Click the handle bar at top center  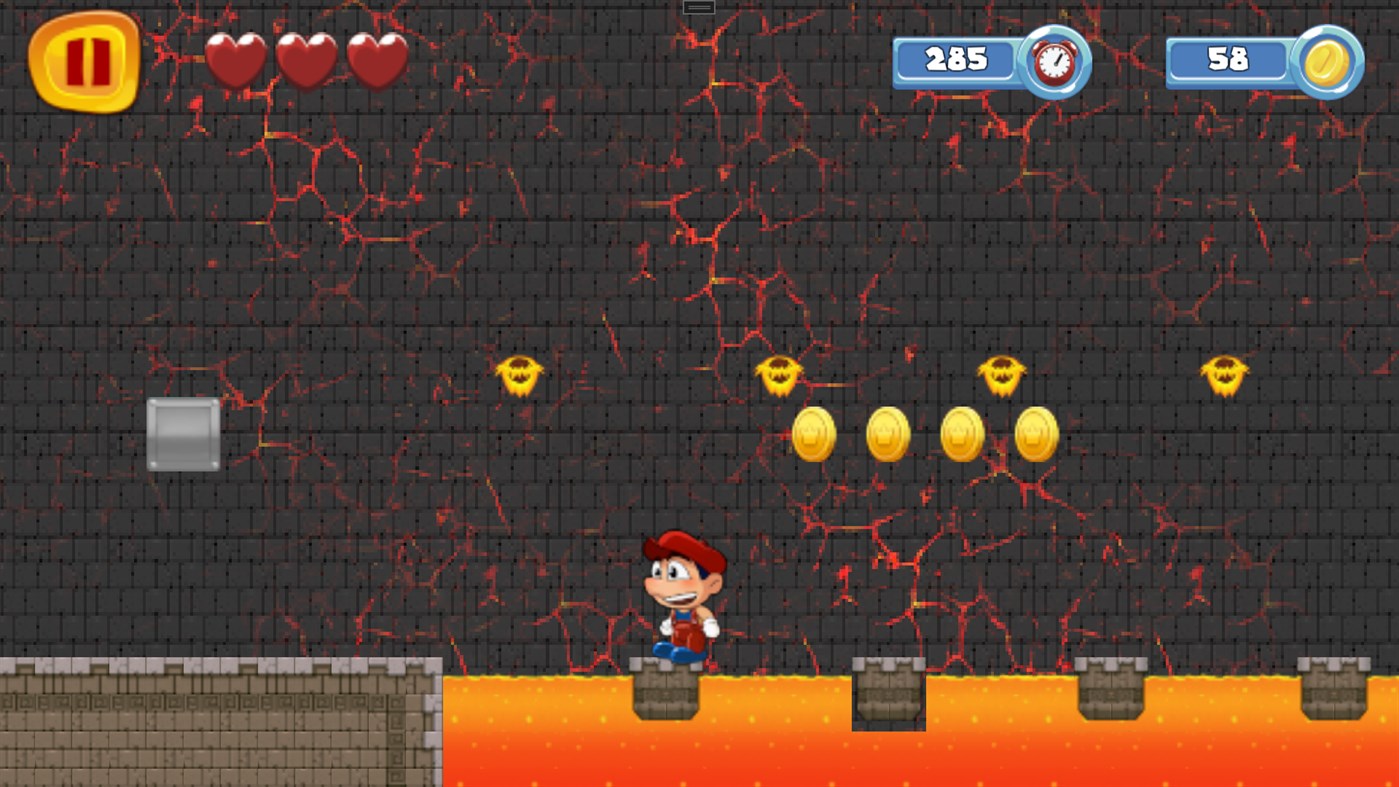697,6
